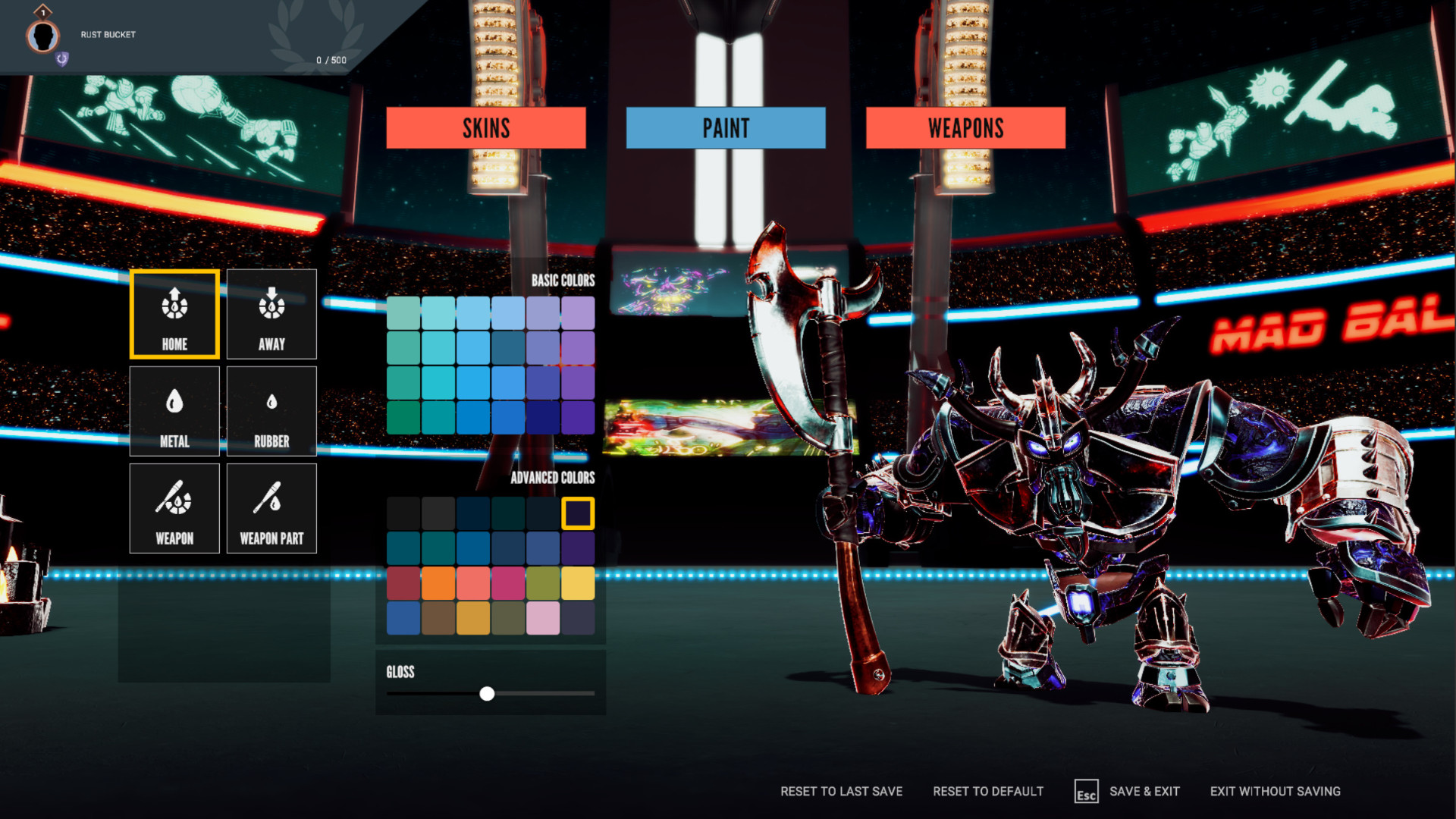This screenshot has height=819, width=1456.
Task: Click EXIT WITHOUT SAVING
Action: coord(1278,791)
